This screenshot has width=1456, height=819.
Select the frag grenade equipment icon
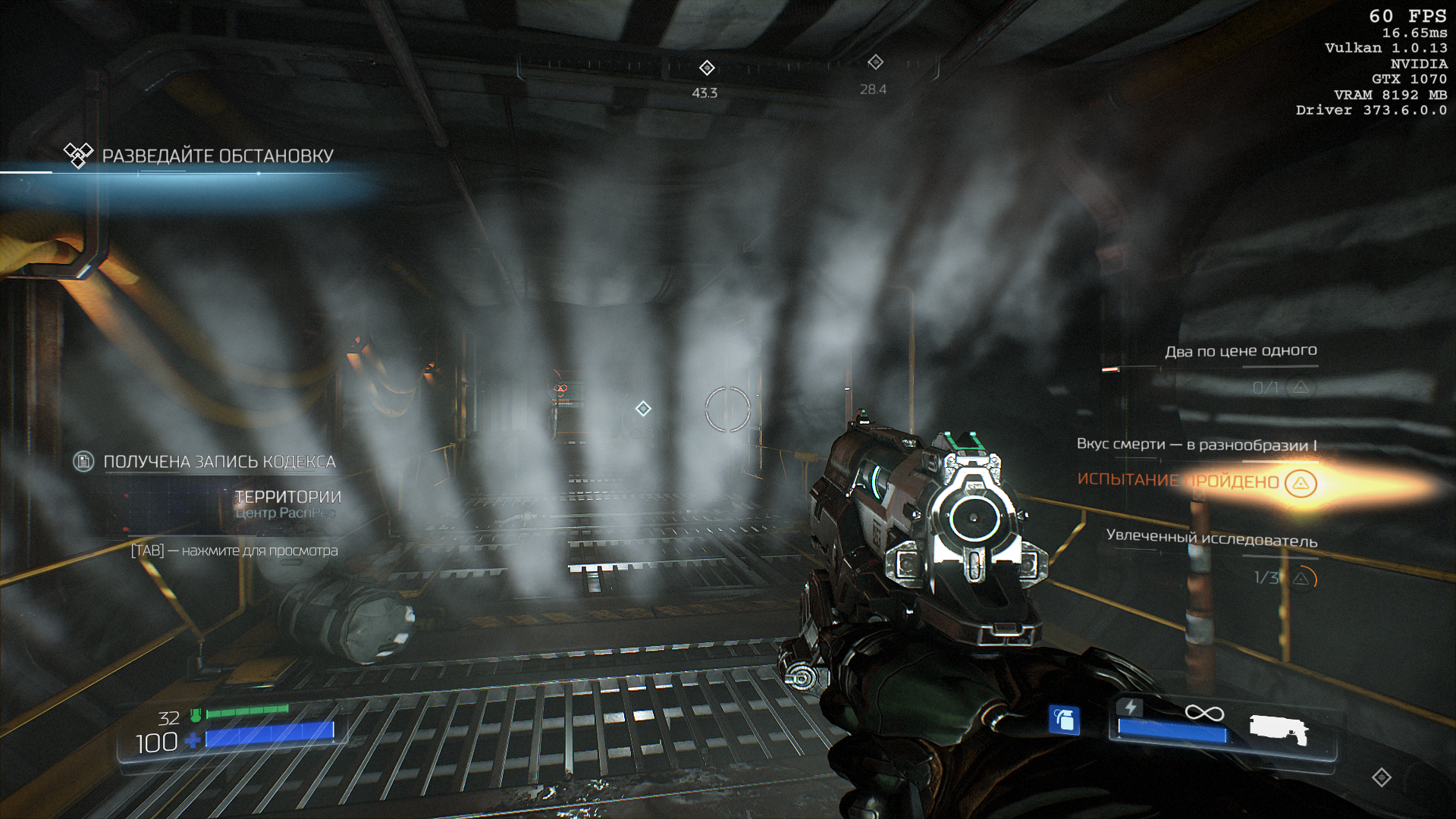click(1064, 720)
